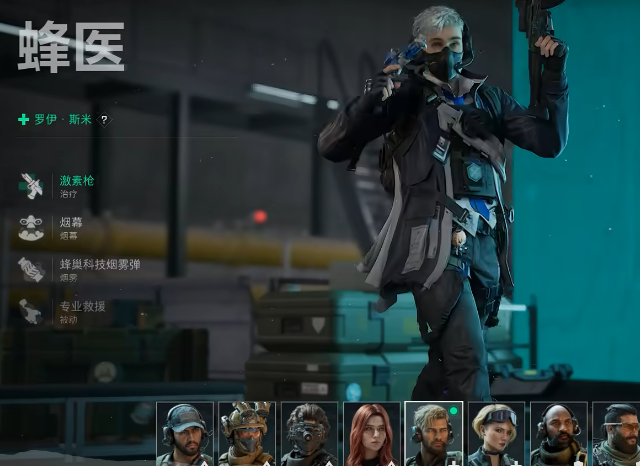Select the red-haired female operator

pos(371,434)
